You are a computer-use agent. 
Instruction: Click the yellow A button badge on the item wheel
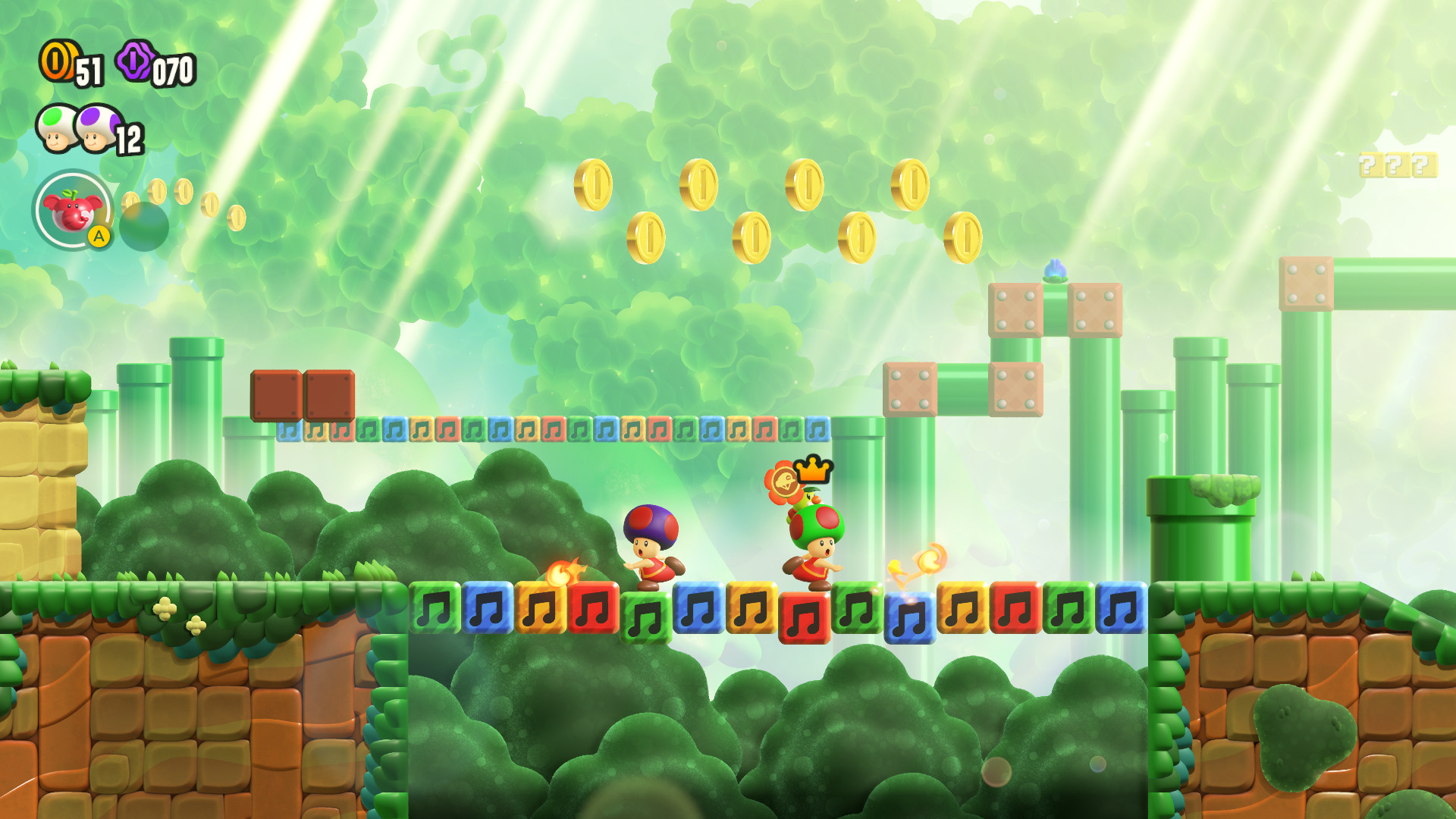[101, 237]
